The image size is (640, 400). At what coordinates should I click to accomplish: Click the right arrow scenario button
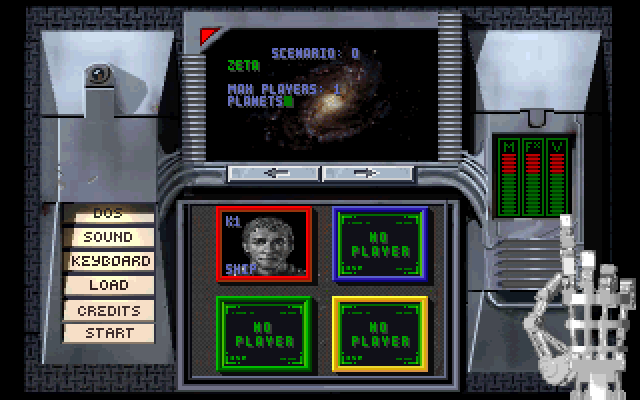367,173
